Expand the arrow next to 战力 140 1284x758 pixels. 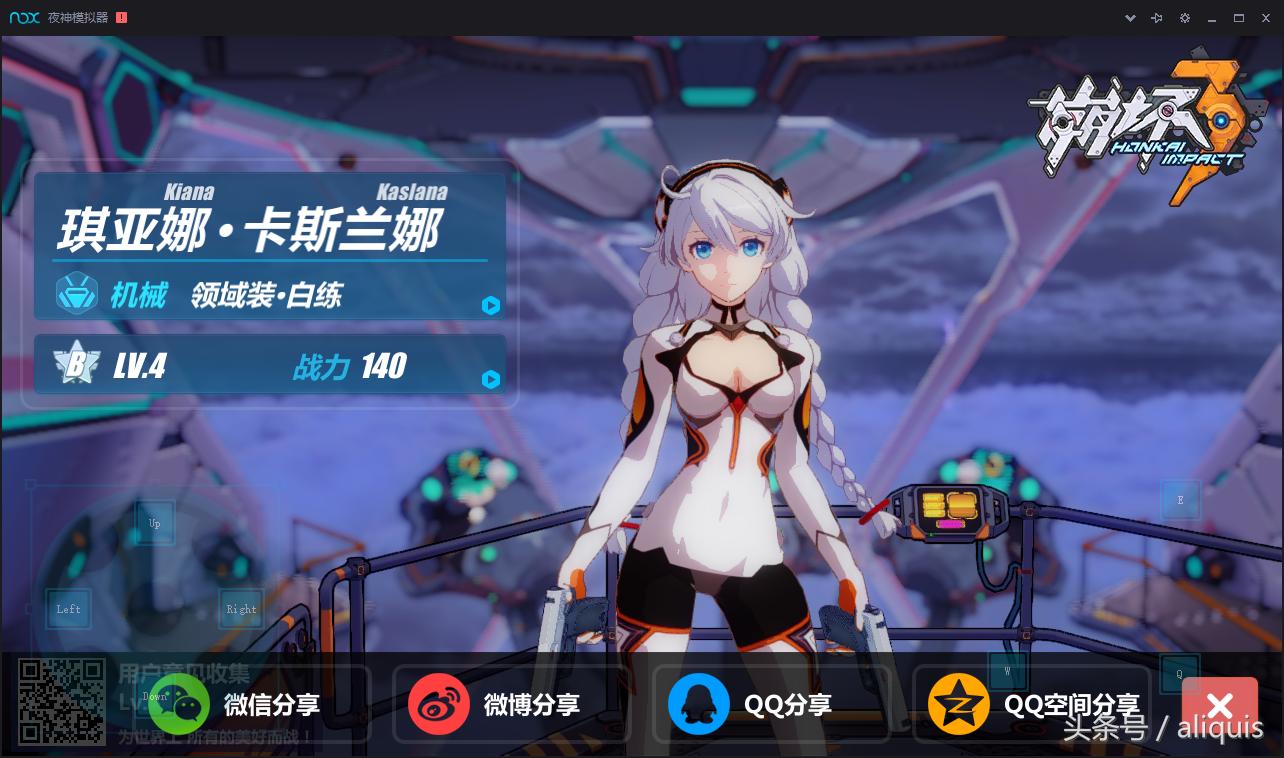491,380
